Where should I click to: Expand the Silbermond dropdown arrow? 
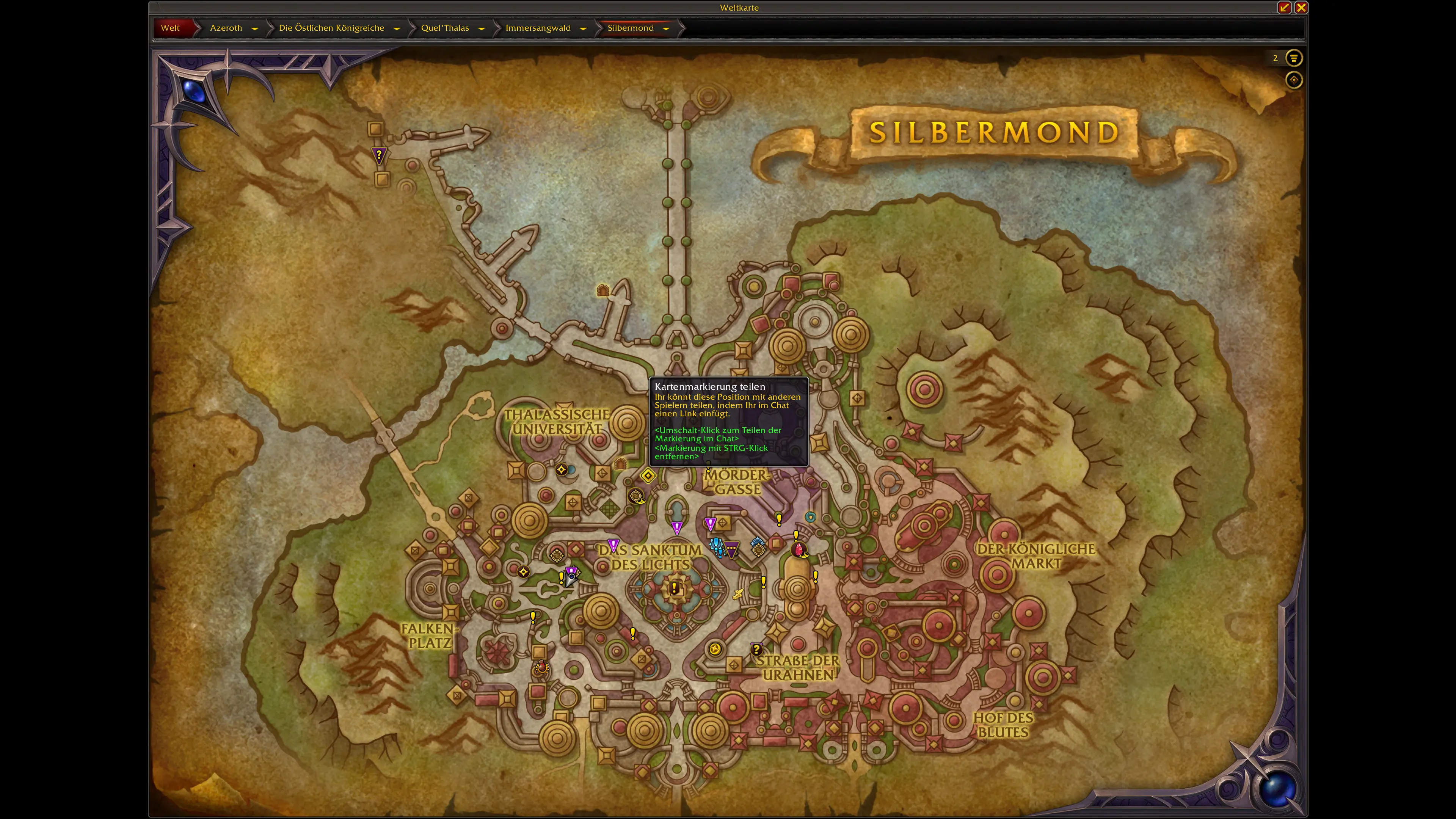[x=666, y=28]
